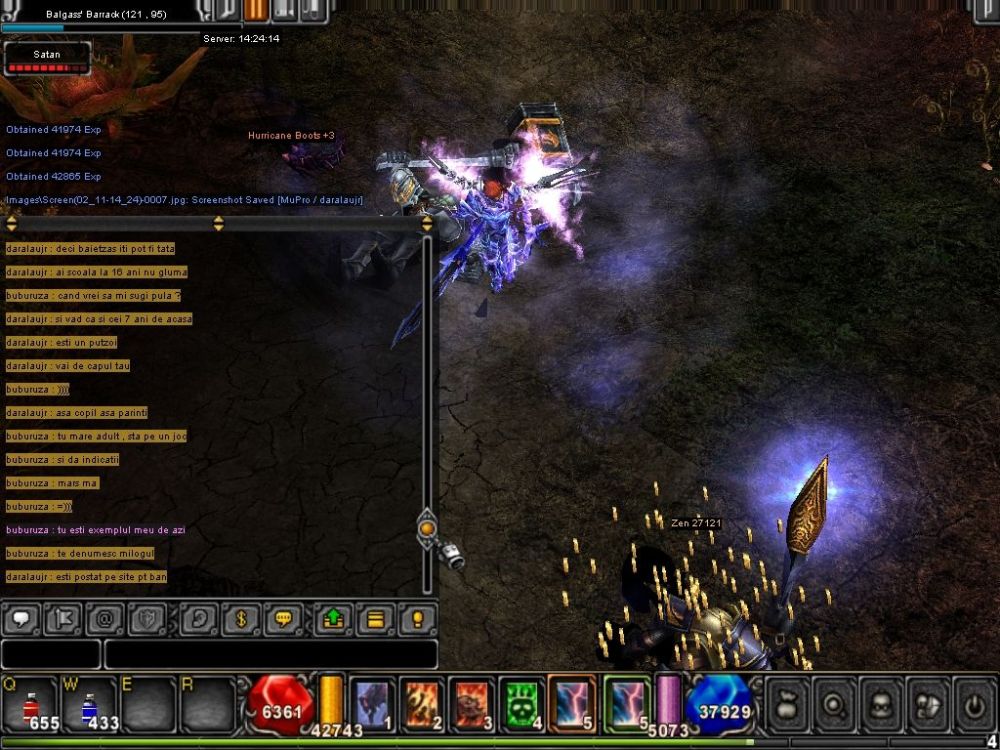The image size is (1000, 750).
Task: Toggle the @ symbol chat button
Action: point(106,619)
